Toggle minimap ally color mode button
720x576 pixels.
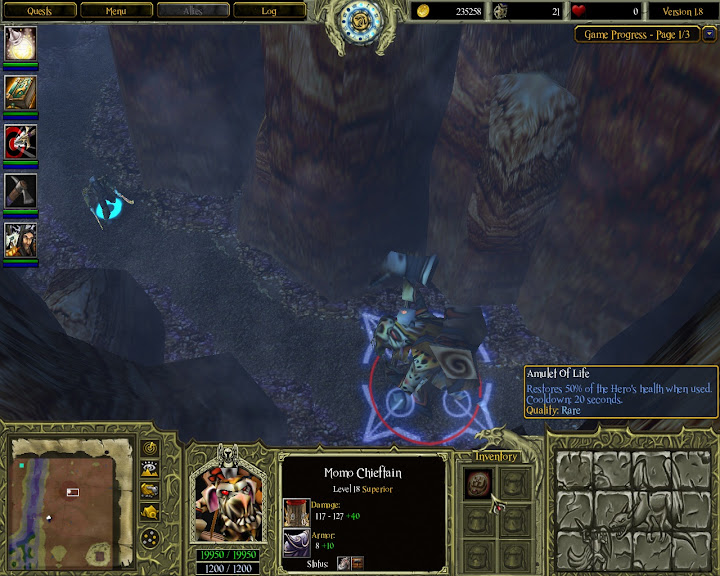(151, 489)
